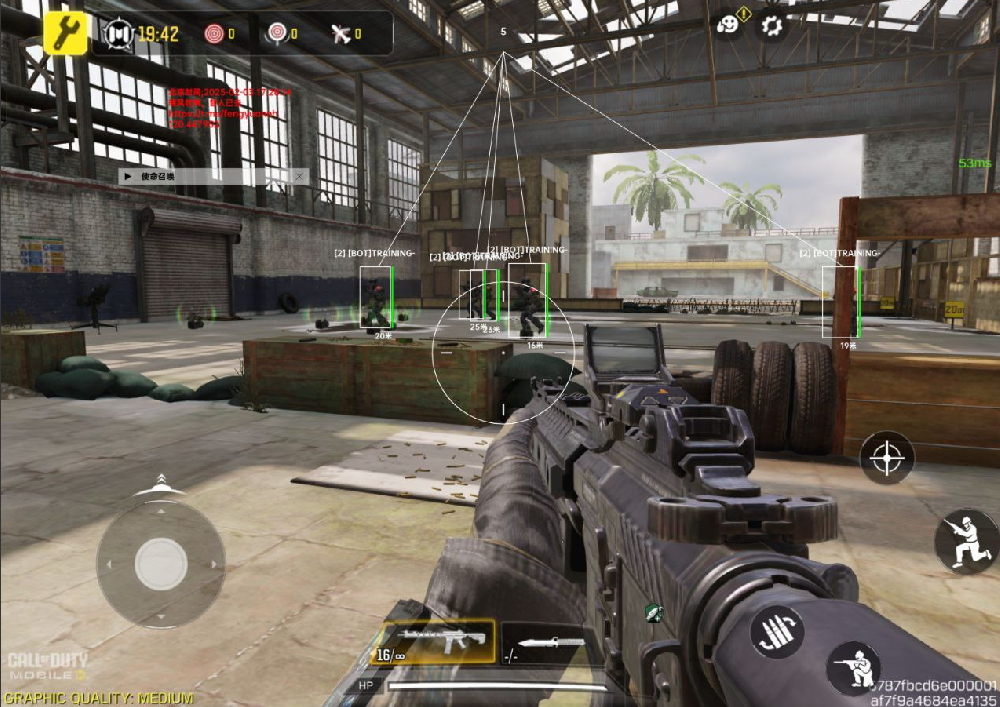This screenshot has height=707, width=1000.
Task: Activate the crosshair aim-down-sights button
Action: pyautogui.click(x=886, y=457)
